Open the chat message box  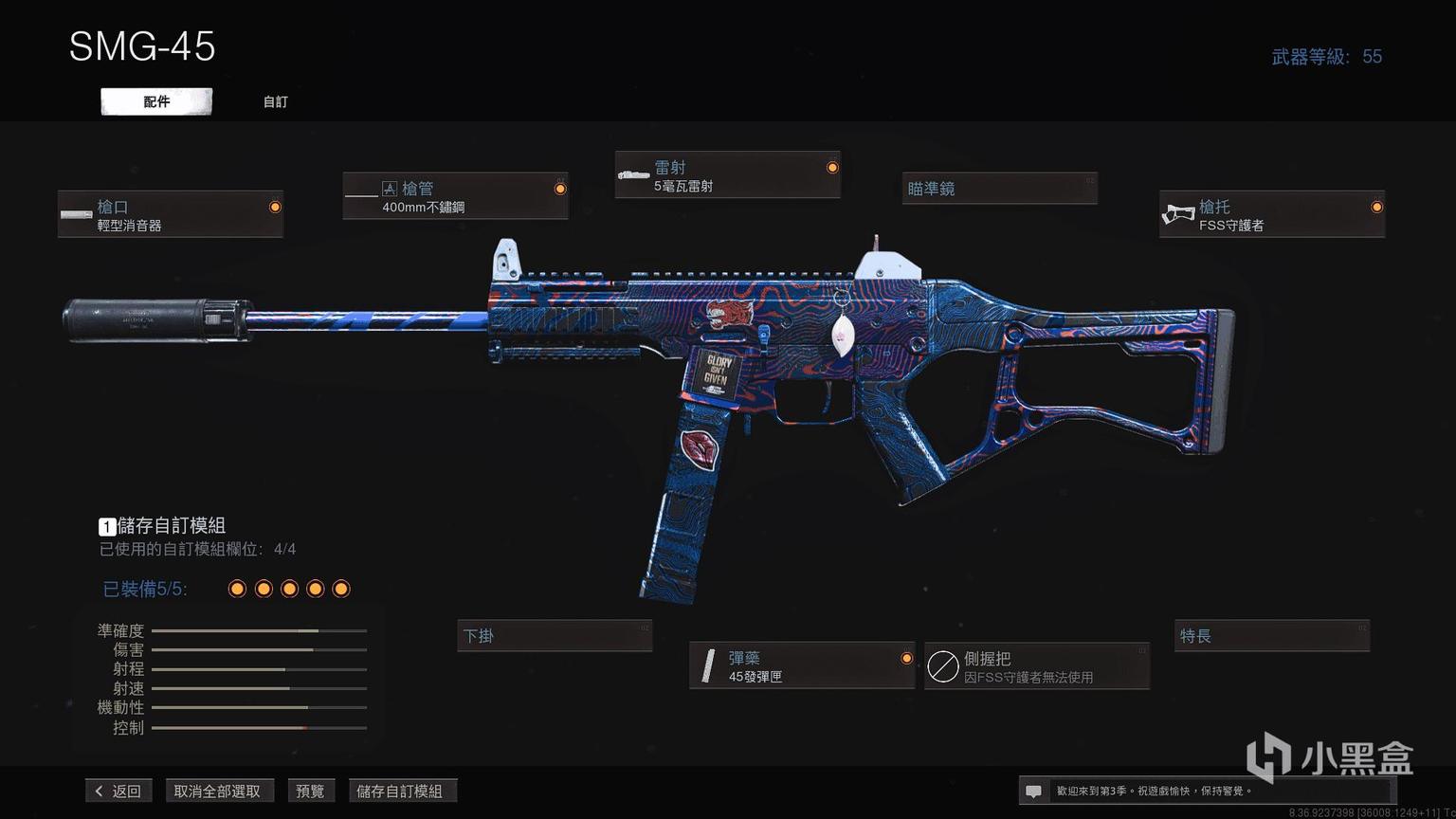[x=1034, y=791]
